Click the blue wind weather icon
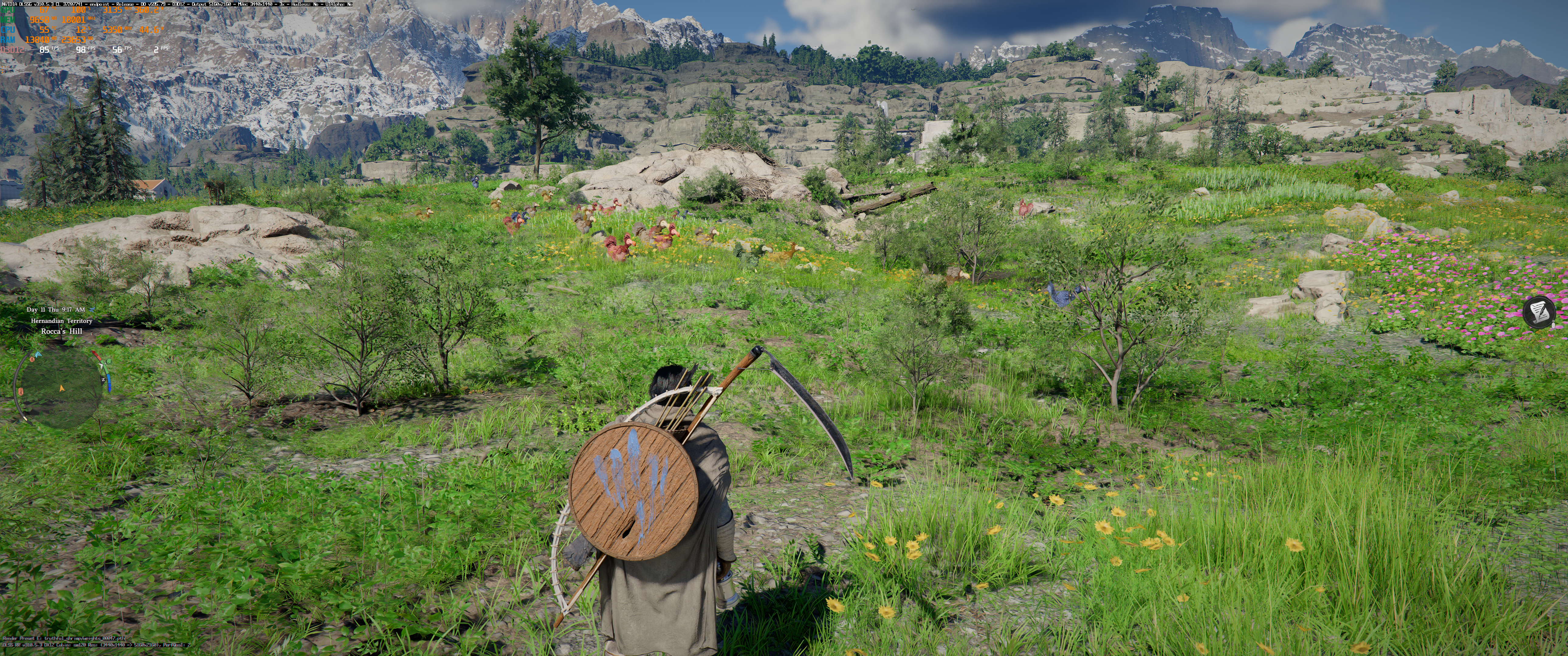 coord(92,310)
